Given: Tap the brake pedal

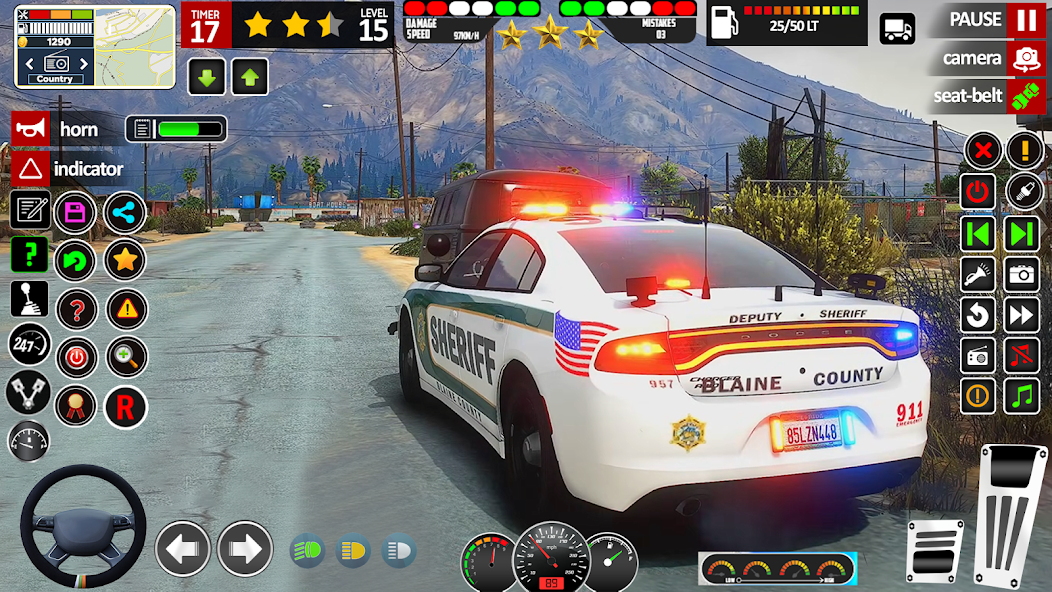Looking at the screenshot, I should pos(935,549).
